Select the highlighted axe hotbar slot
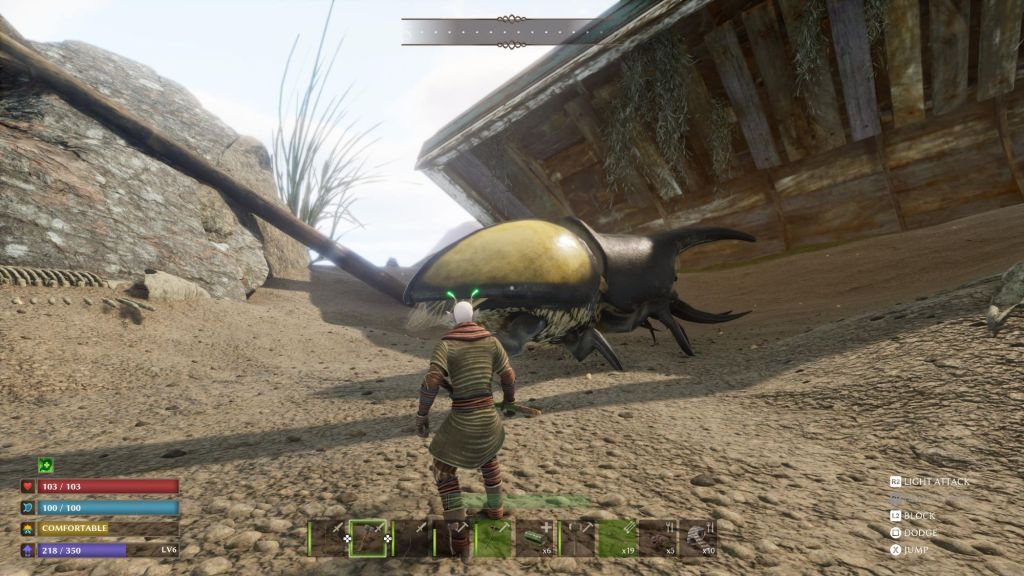This screenshot has height=576, width=1024. pos(368,538)
